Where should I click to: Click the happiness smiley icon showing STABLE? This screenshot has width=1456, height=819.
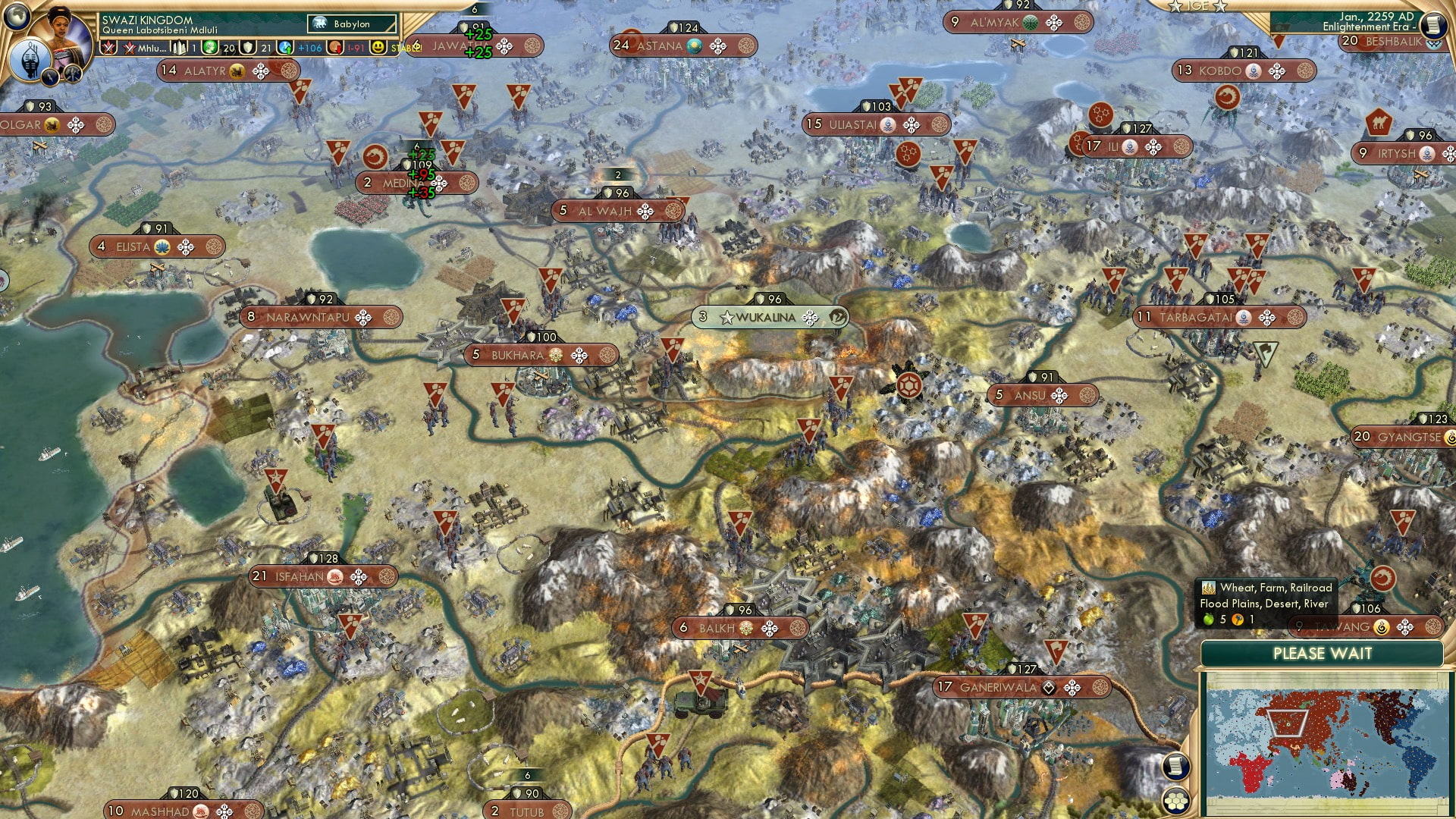(378, 47)
